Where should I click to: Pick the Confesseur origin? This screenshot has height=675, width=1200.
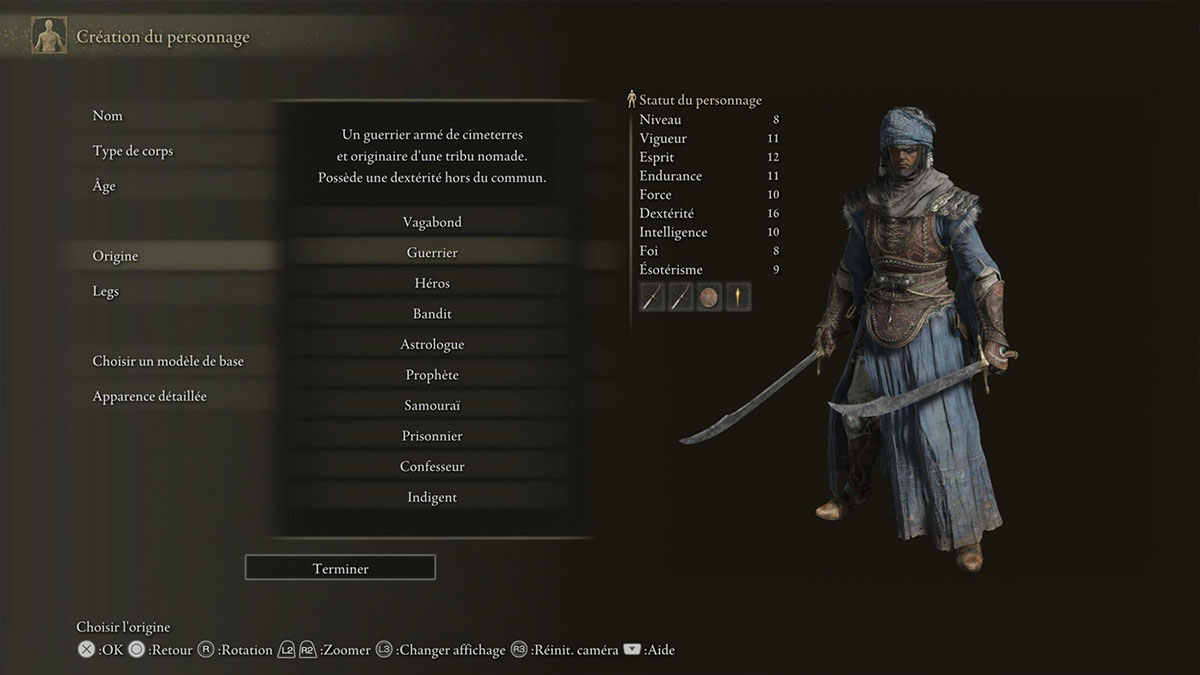pyautogui.click(x=432, y=466)
